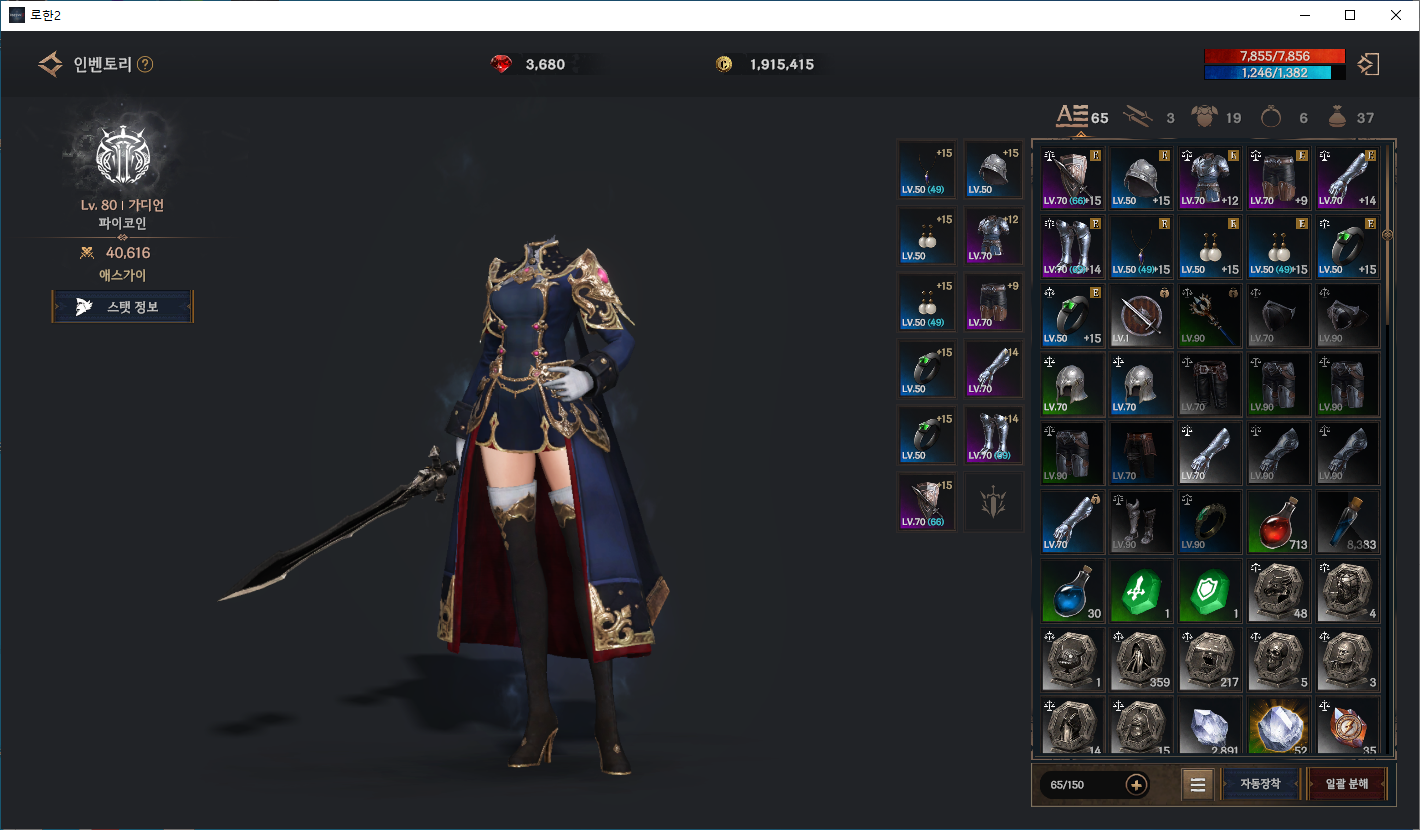The image size is (1420, 830).
Task: Switch to the weapons inventory tab
Action: coord(1137,117)
